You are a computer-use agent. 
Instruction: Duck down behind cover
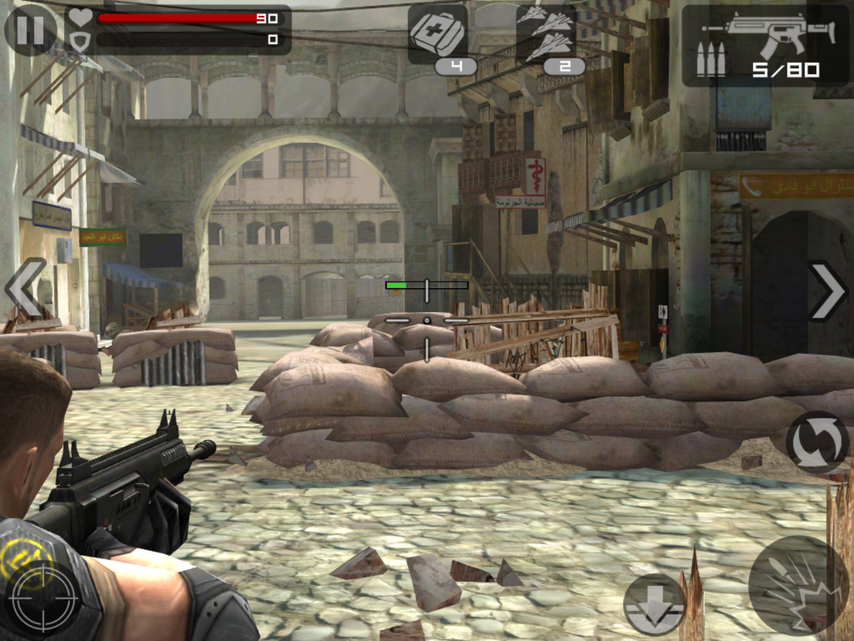[x=655, y=606]
